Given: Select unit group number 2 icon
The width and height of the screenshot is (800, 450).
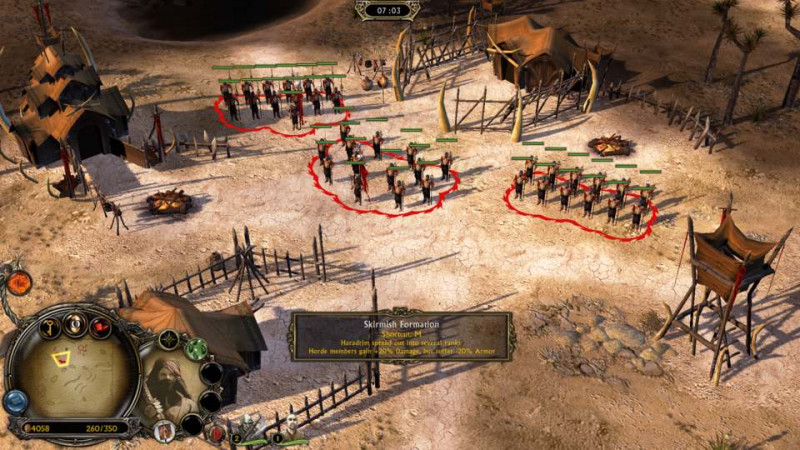Looking at the screenshot, I should coord(248,431).
